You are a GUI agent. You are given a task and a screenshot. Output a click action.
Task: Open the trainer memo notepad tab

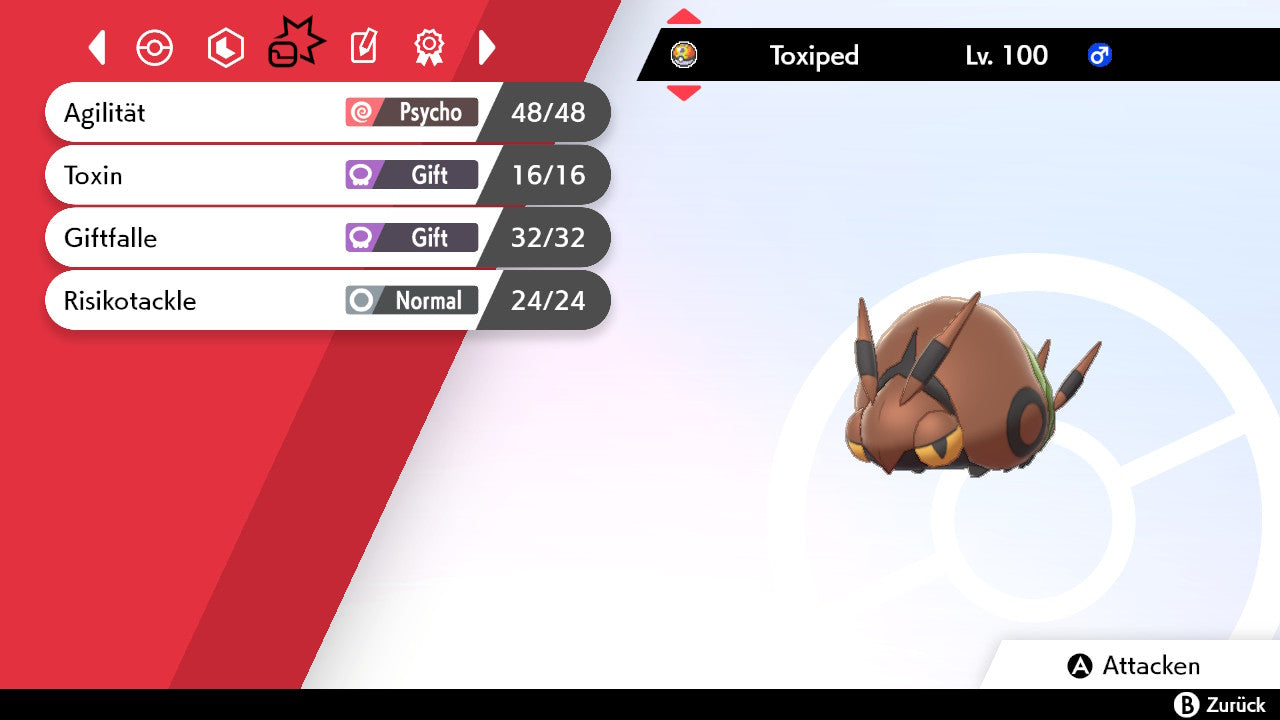(x=363, y=47)
